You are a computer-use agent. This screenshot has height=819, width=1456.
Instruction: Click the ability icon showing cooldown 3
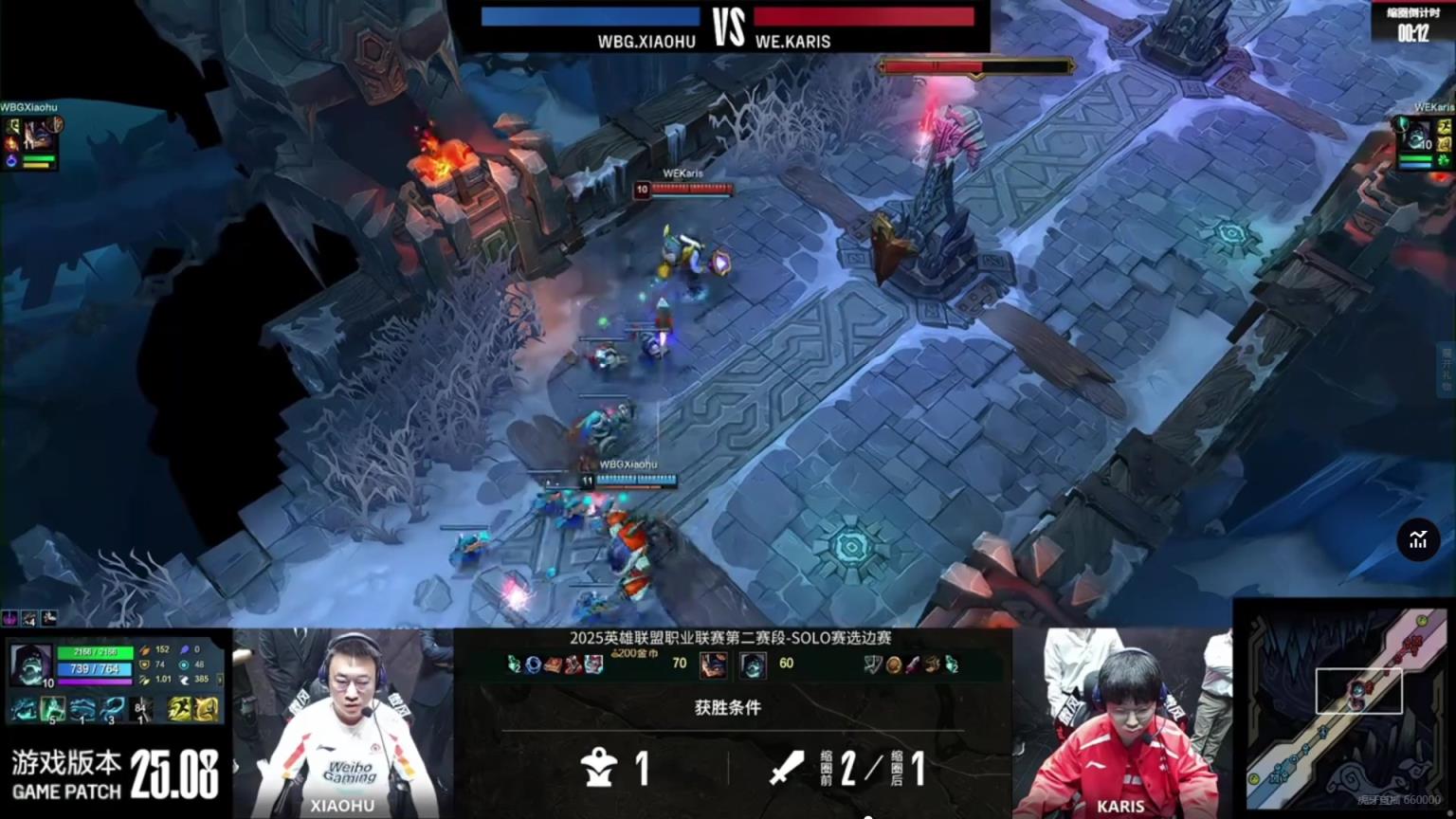point(113,709)
